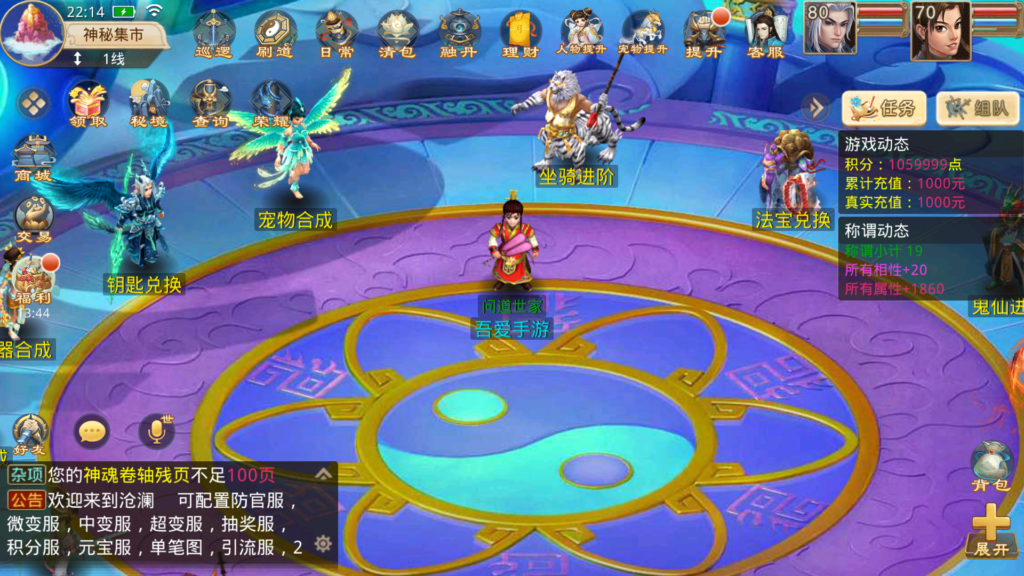Open the 交易 trade icon
The width and height of the screenshot is (1024, 576).
pos(33,219)
